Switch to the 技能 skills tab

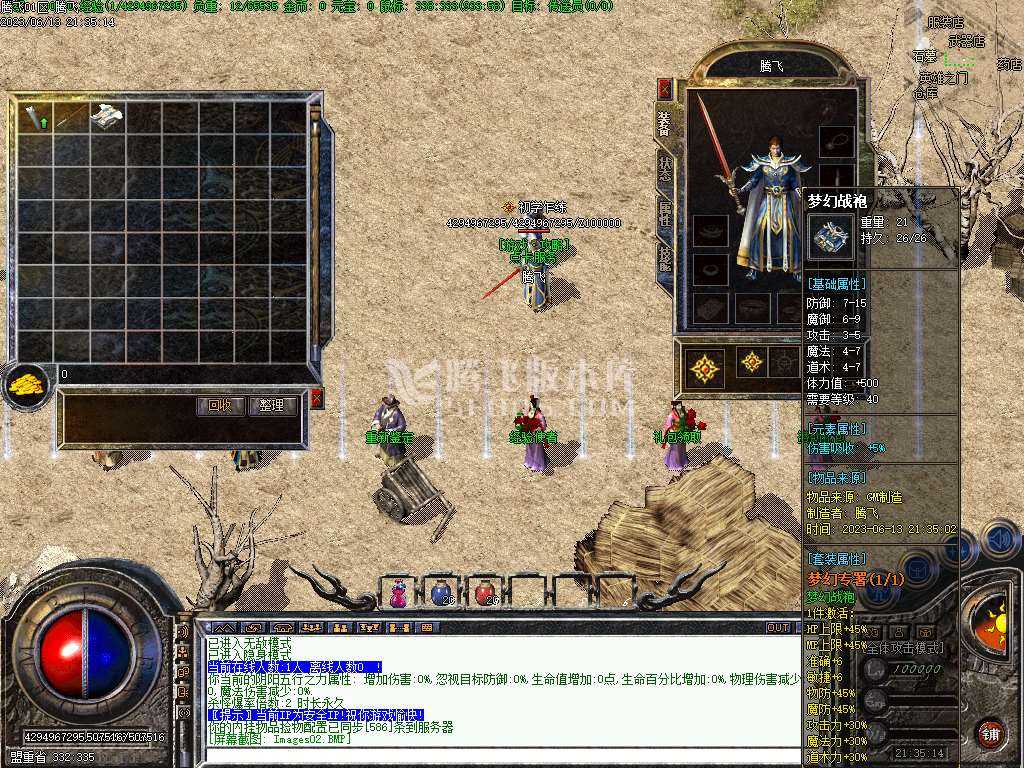tap(665, 257)
